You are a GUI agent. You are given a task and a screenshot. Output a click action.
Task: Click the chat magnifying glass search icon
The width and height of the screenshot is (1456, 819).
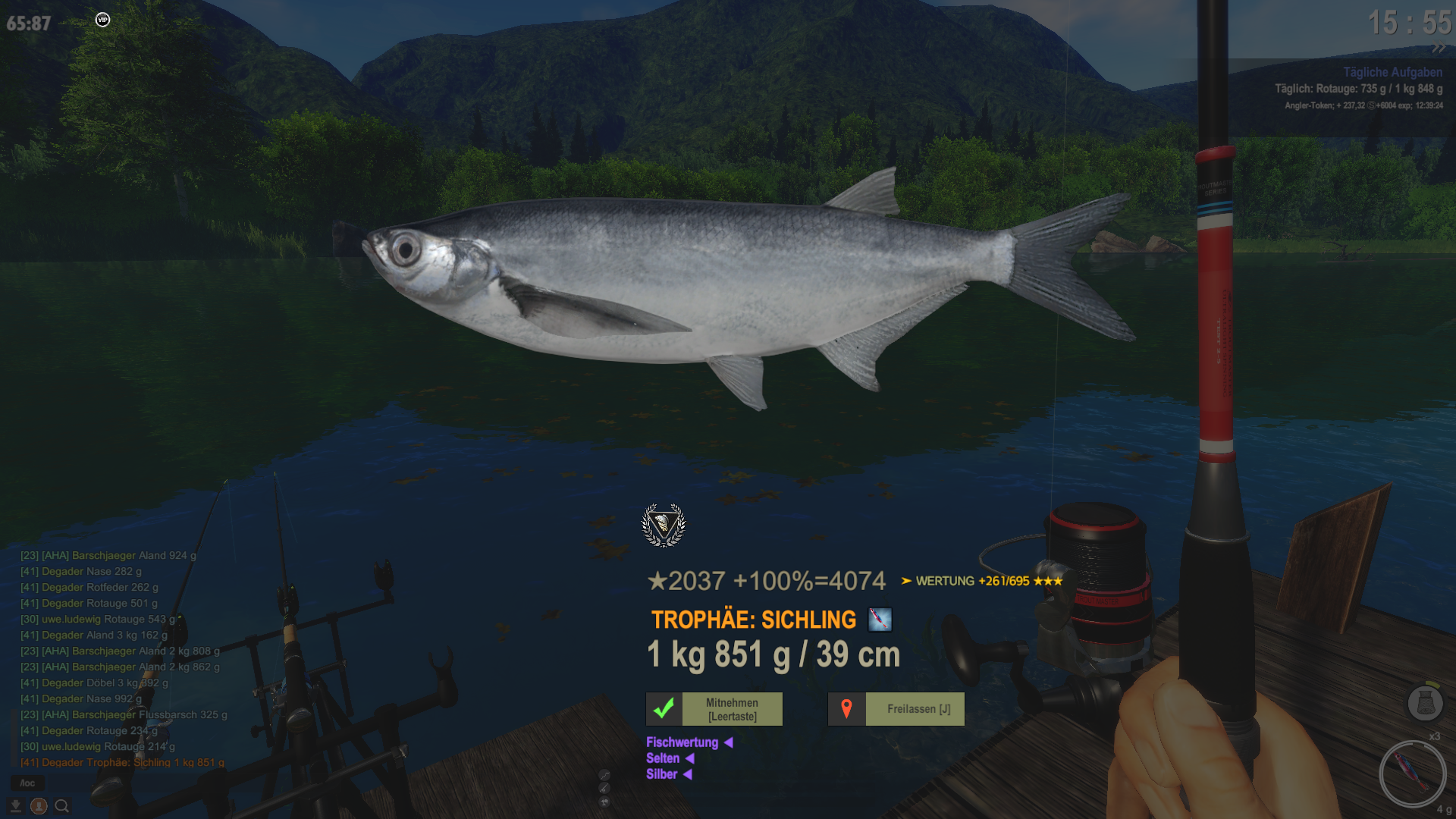coord(62,806)
